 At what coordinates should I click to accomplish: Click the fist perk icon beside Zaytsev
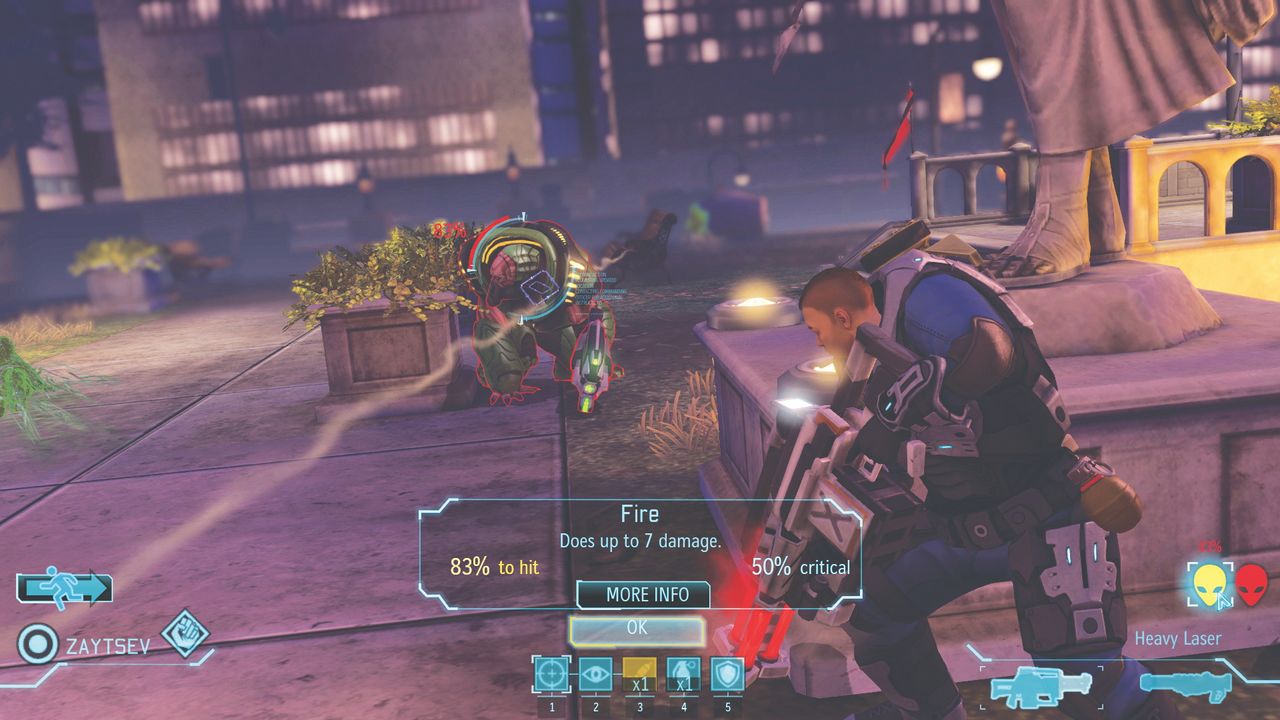tap(185, 634)
